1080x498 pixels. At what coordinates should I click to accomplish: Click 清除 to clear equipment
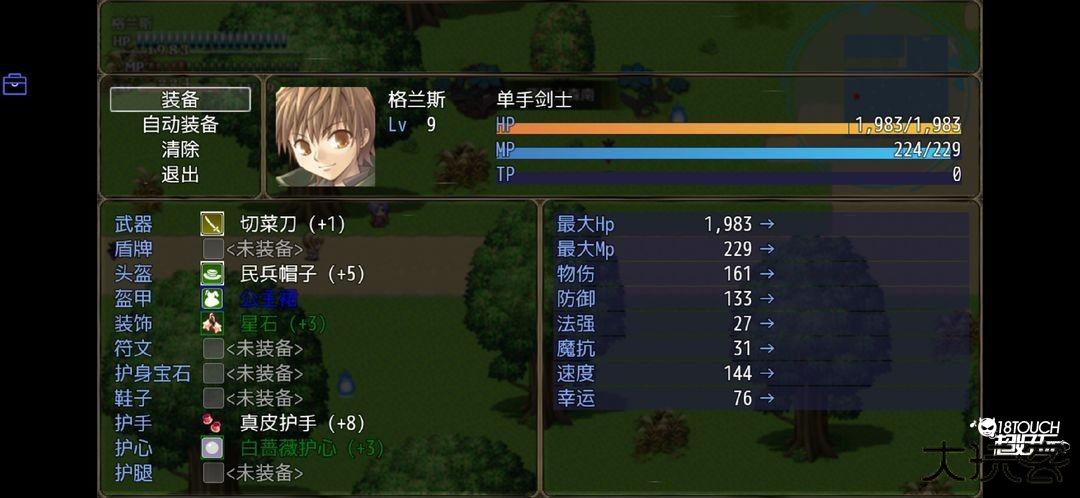tap(180, 150)
